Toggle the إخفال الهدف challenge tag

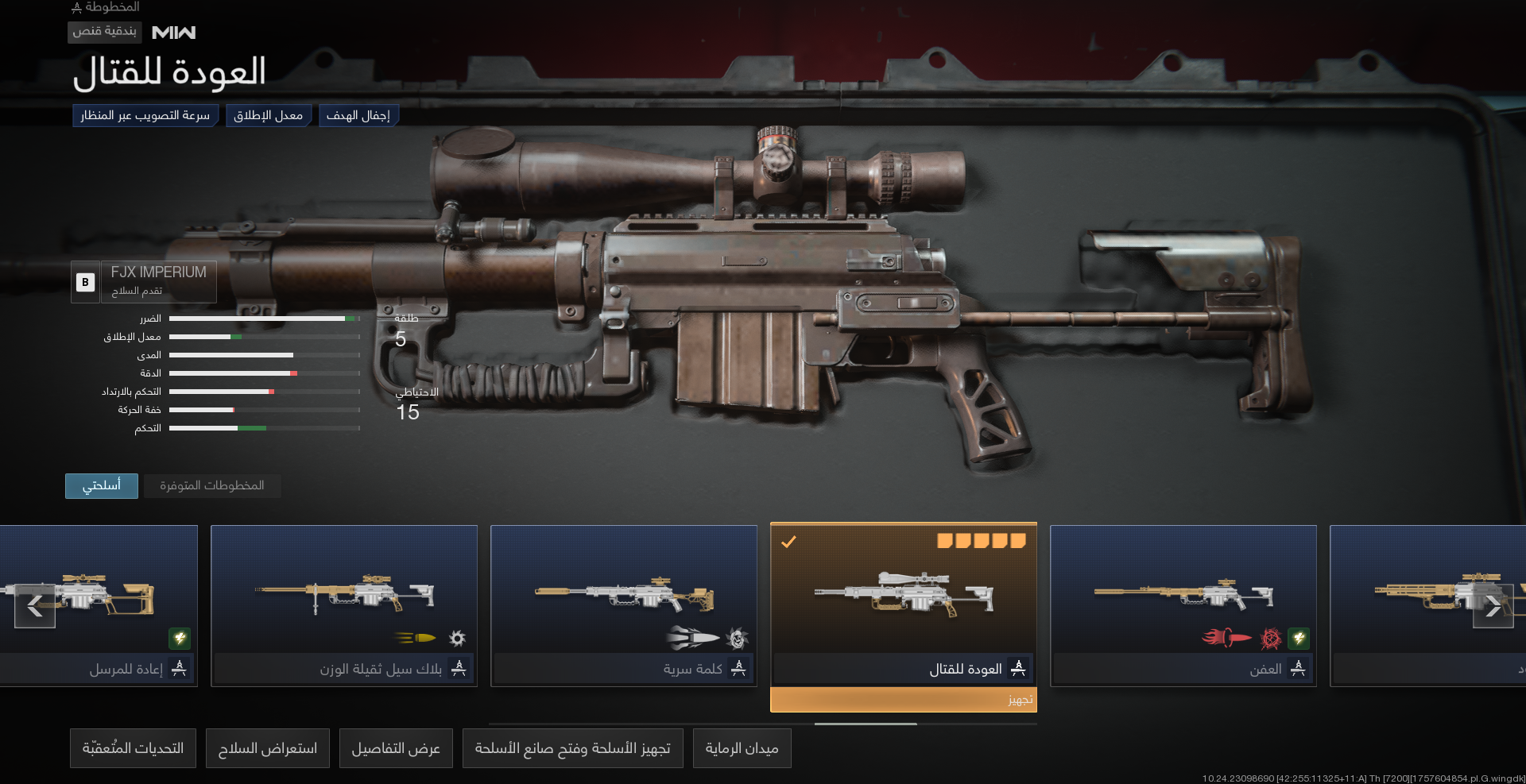point(358,115)
